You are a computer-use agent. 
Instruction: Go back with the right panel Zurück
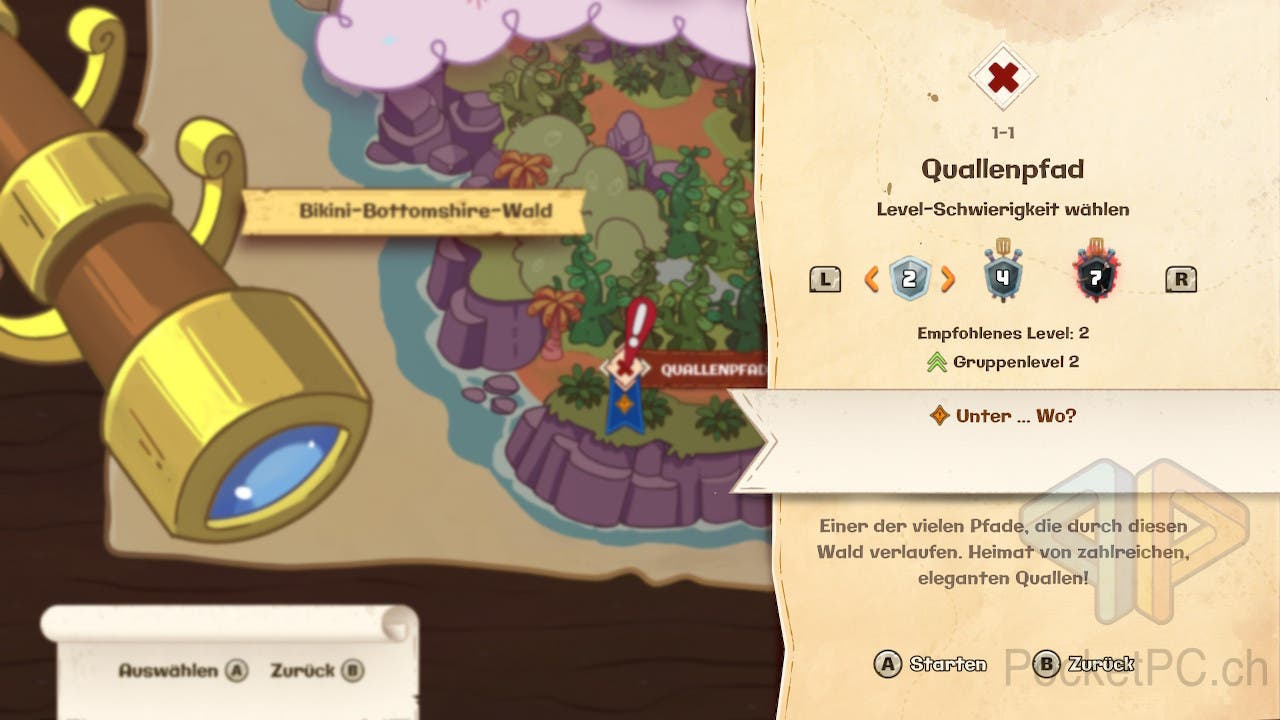tap(1083, 664)
